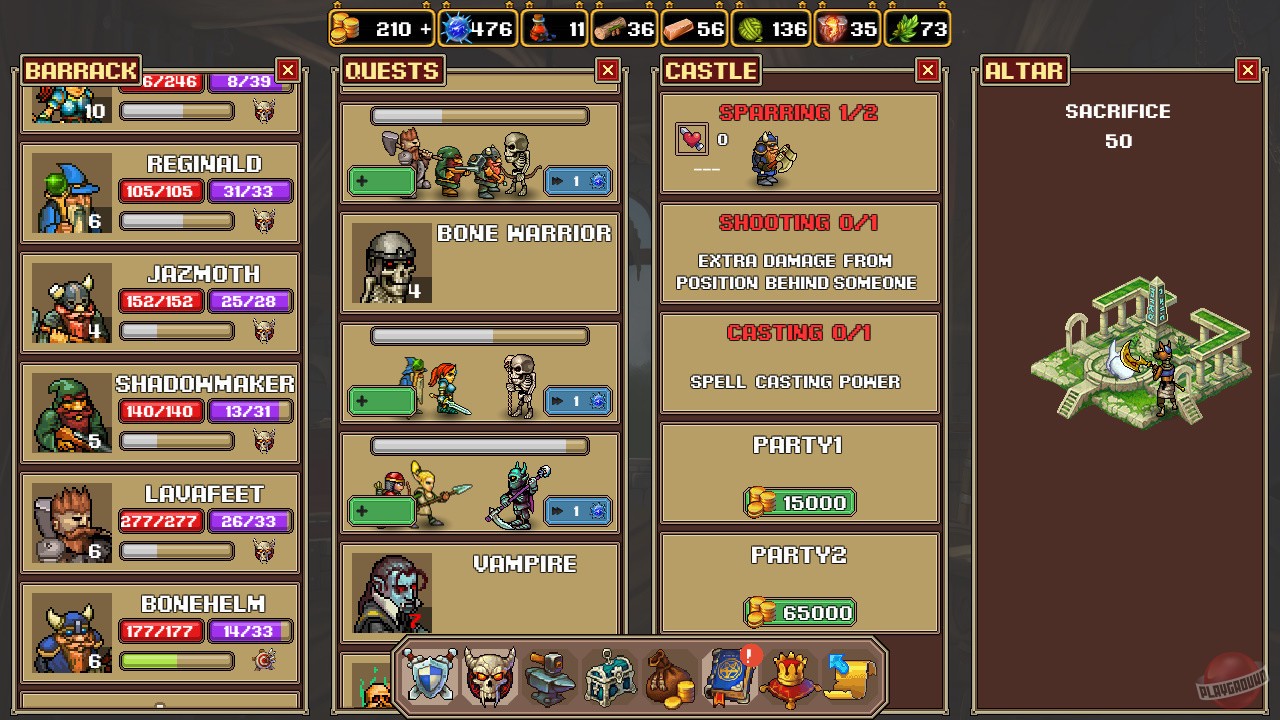Switch to the Castle panel
The height and width of the screenshot is (720, 1280).
click(x=710, y=70)
